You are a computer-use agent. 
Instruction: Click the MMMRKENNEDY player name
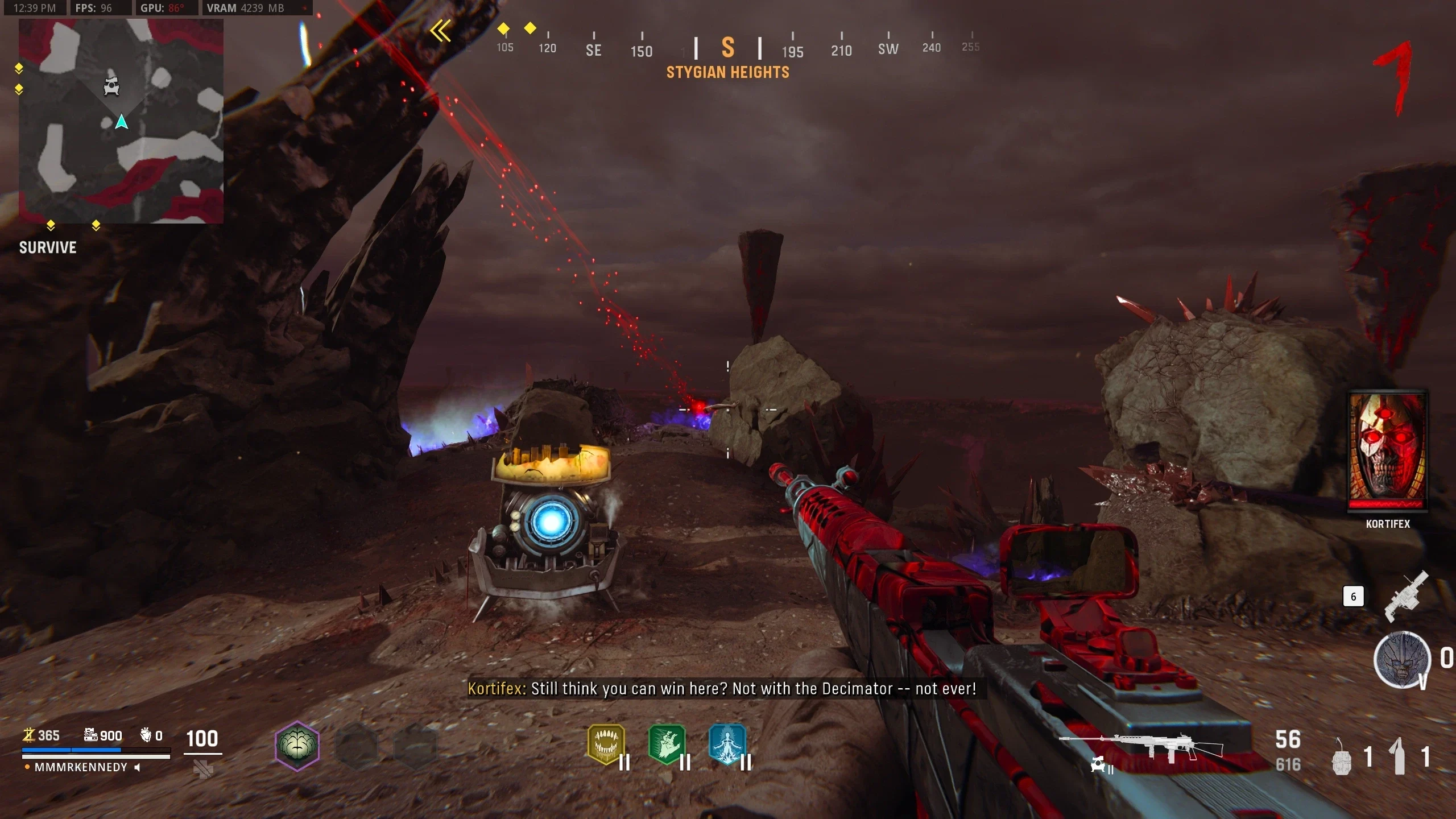(x=81, y=767)
